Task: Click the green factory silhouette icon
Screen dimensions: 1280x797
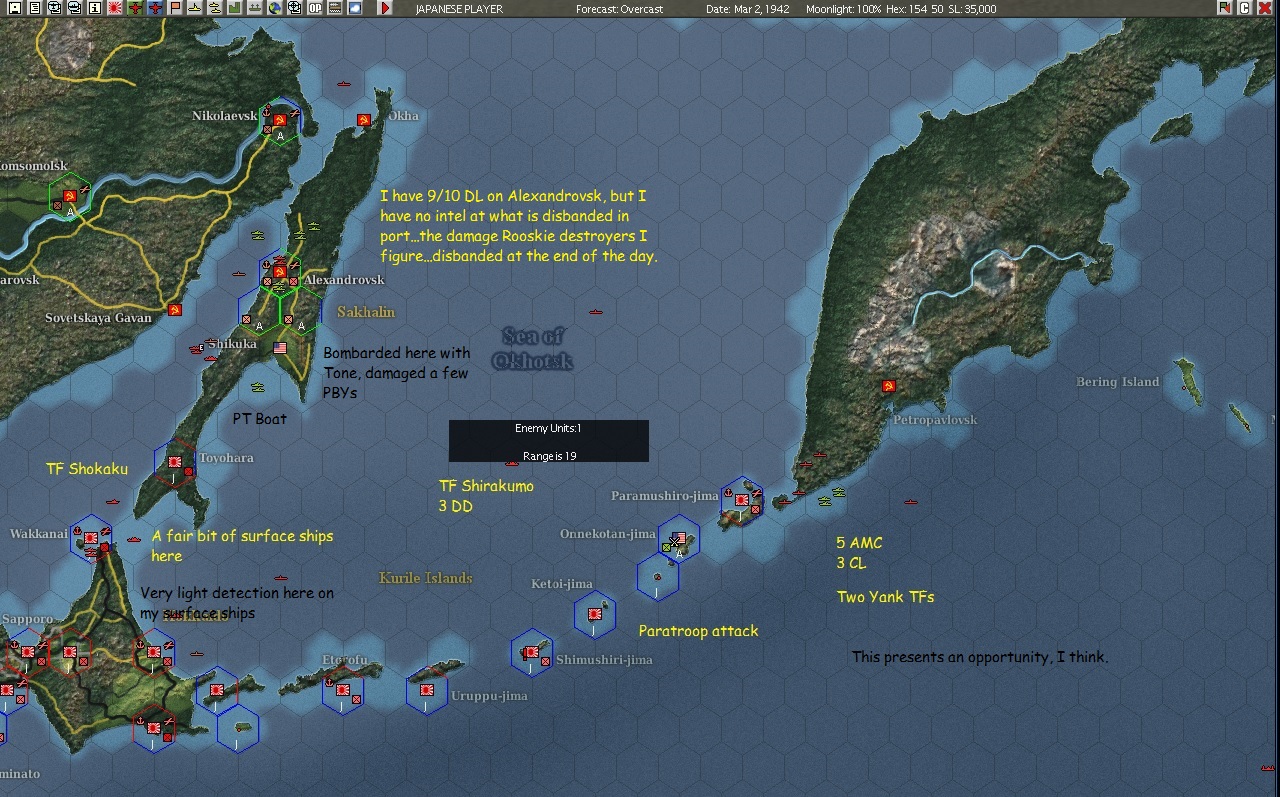Action: coord(235,8)
